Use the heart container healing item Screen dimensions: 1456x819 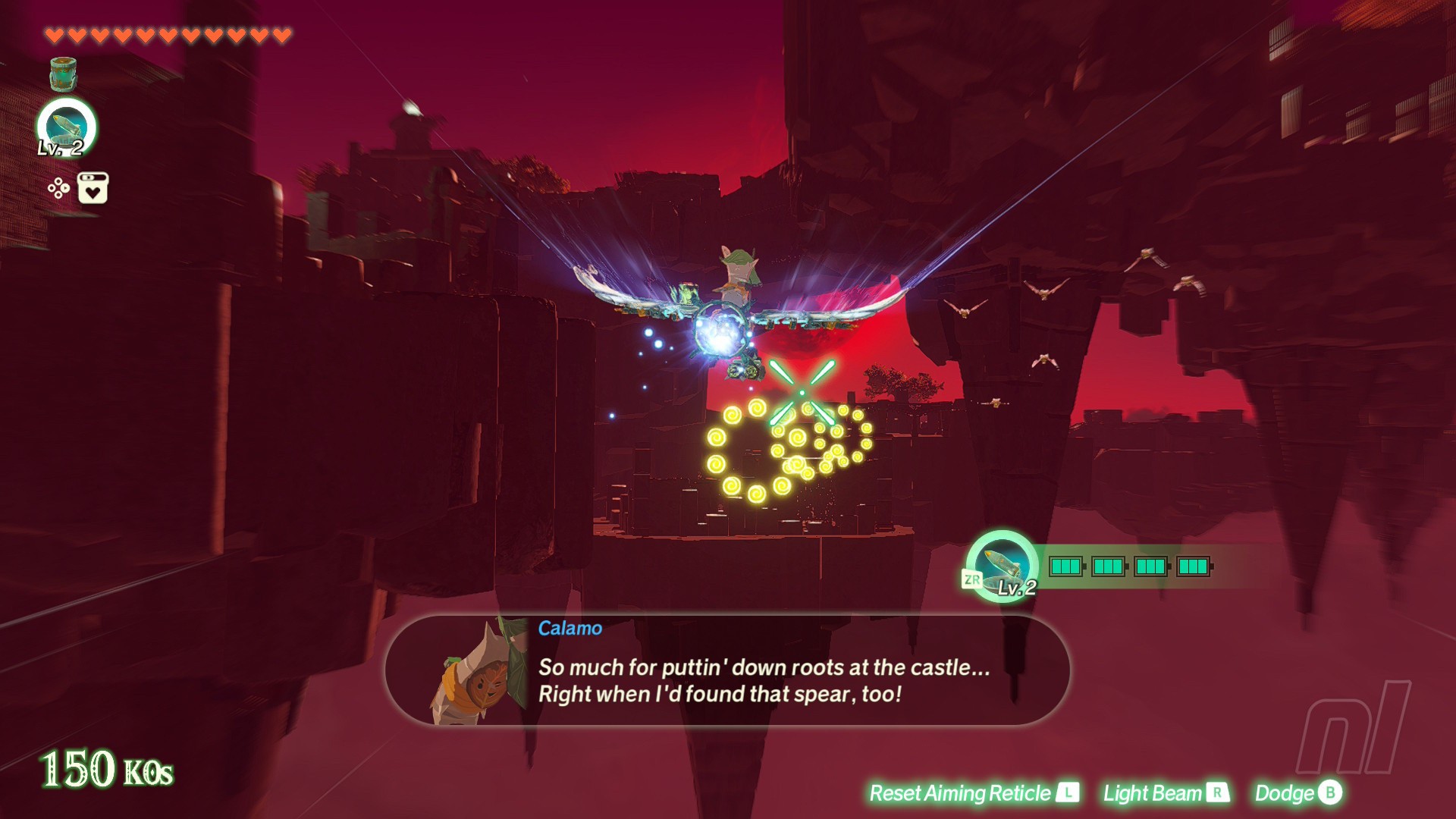point(93,188)
